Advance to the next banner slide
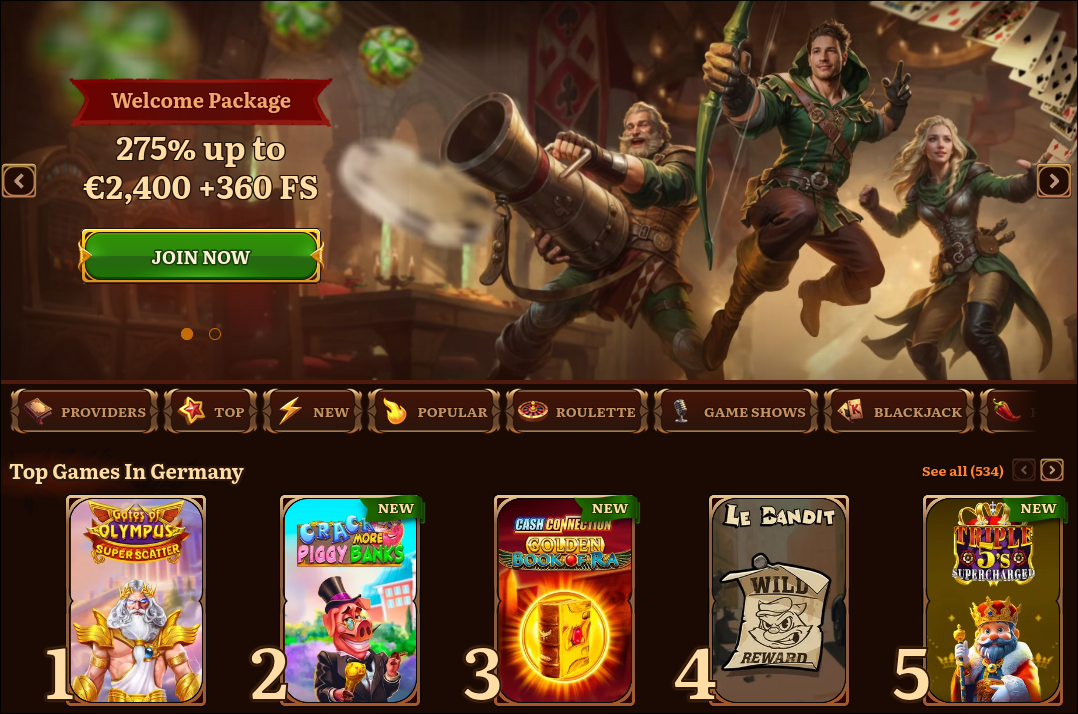The height and width of the screenshot is (714, 1078). 1053,181
